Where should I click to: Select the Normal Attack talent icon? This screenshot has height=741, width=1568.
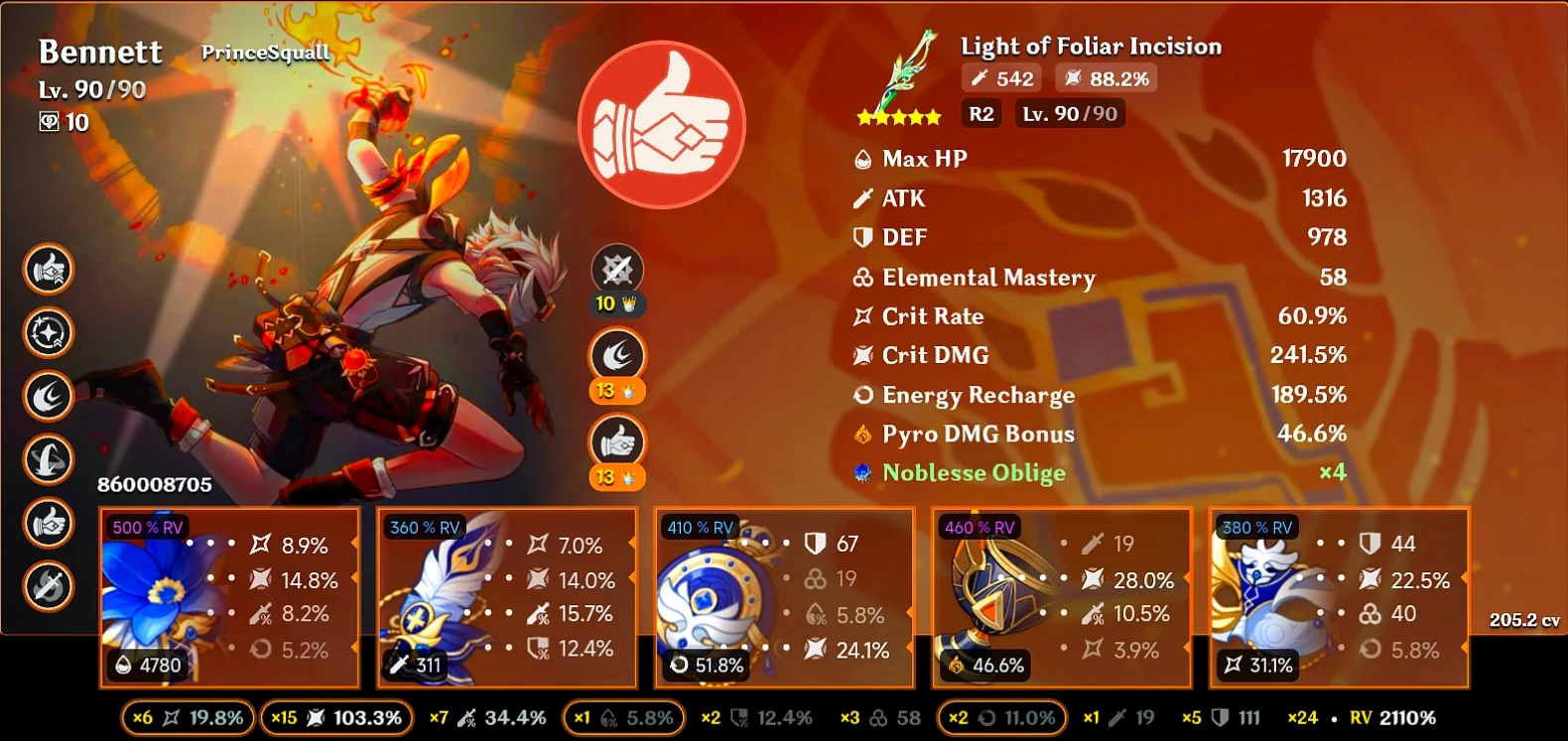pos(616,268)
